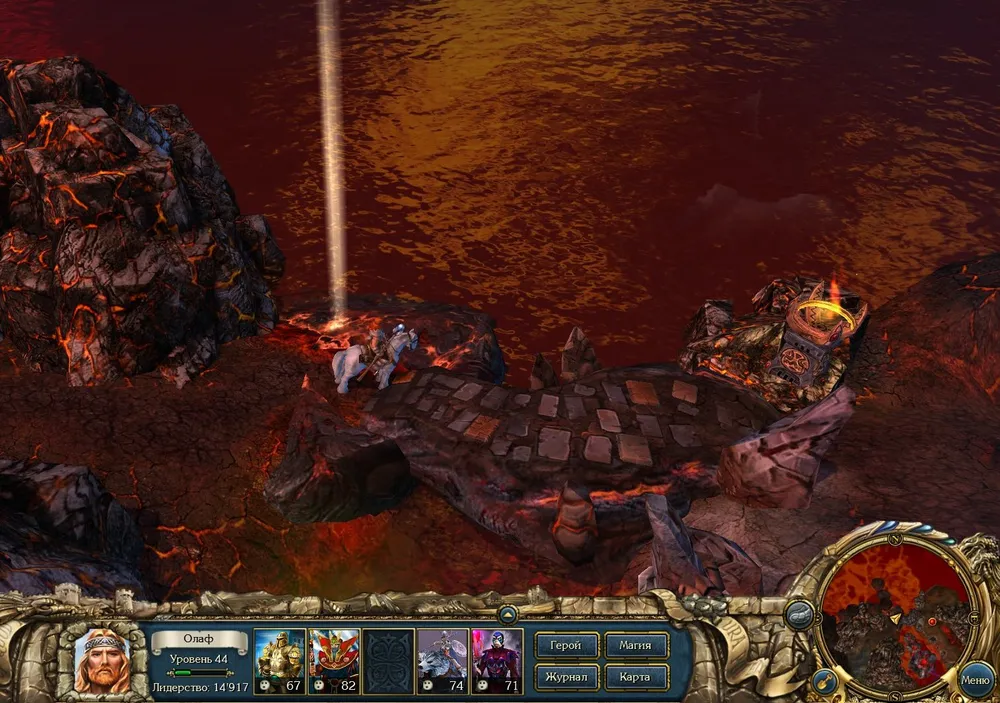This screenshot has height=703, width=1000.
Task: Activate the shovel dig button
Action: pyautogui.click(x=824, y=683)
